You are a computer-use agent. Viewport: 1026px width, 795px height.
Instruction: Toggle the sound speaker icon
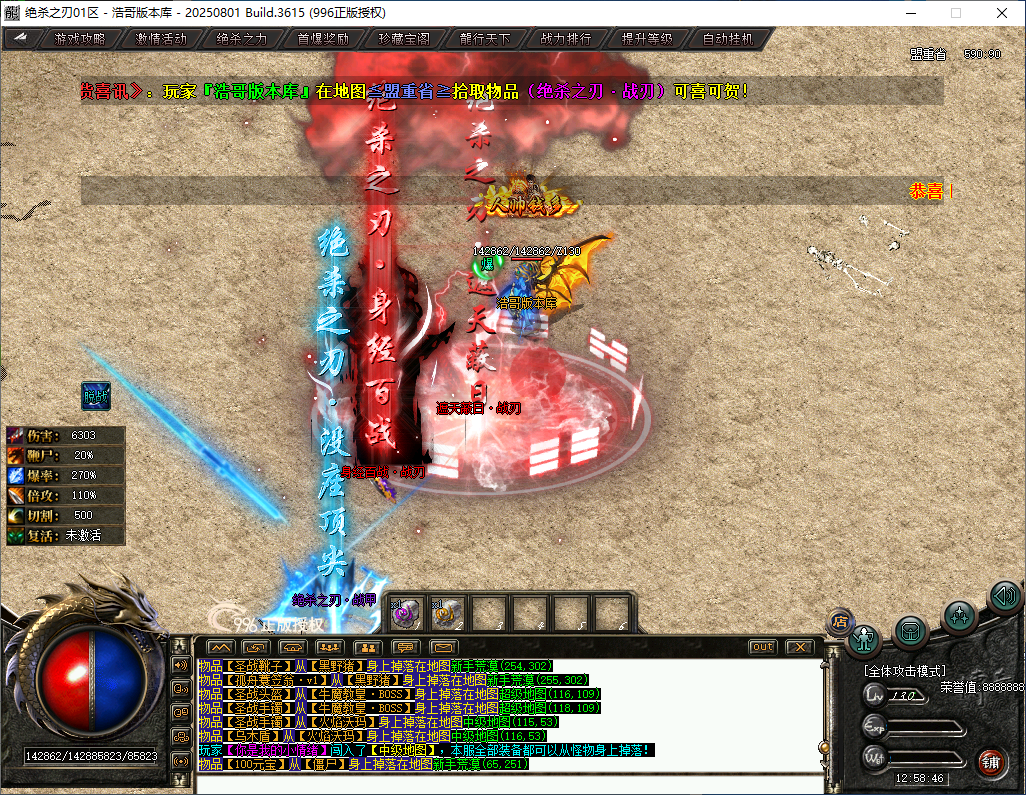[x=1004, y=597]
